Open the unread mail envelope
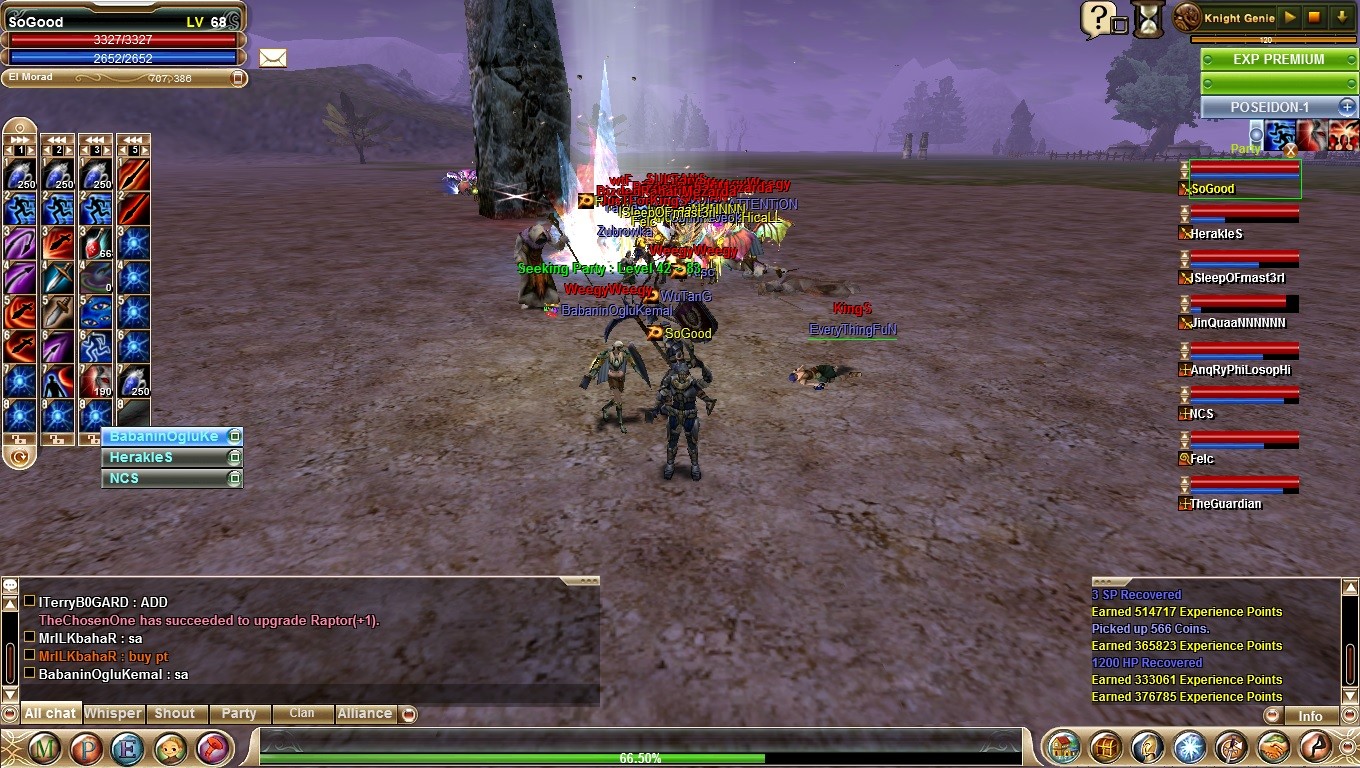 pos(272,58)
